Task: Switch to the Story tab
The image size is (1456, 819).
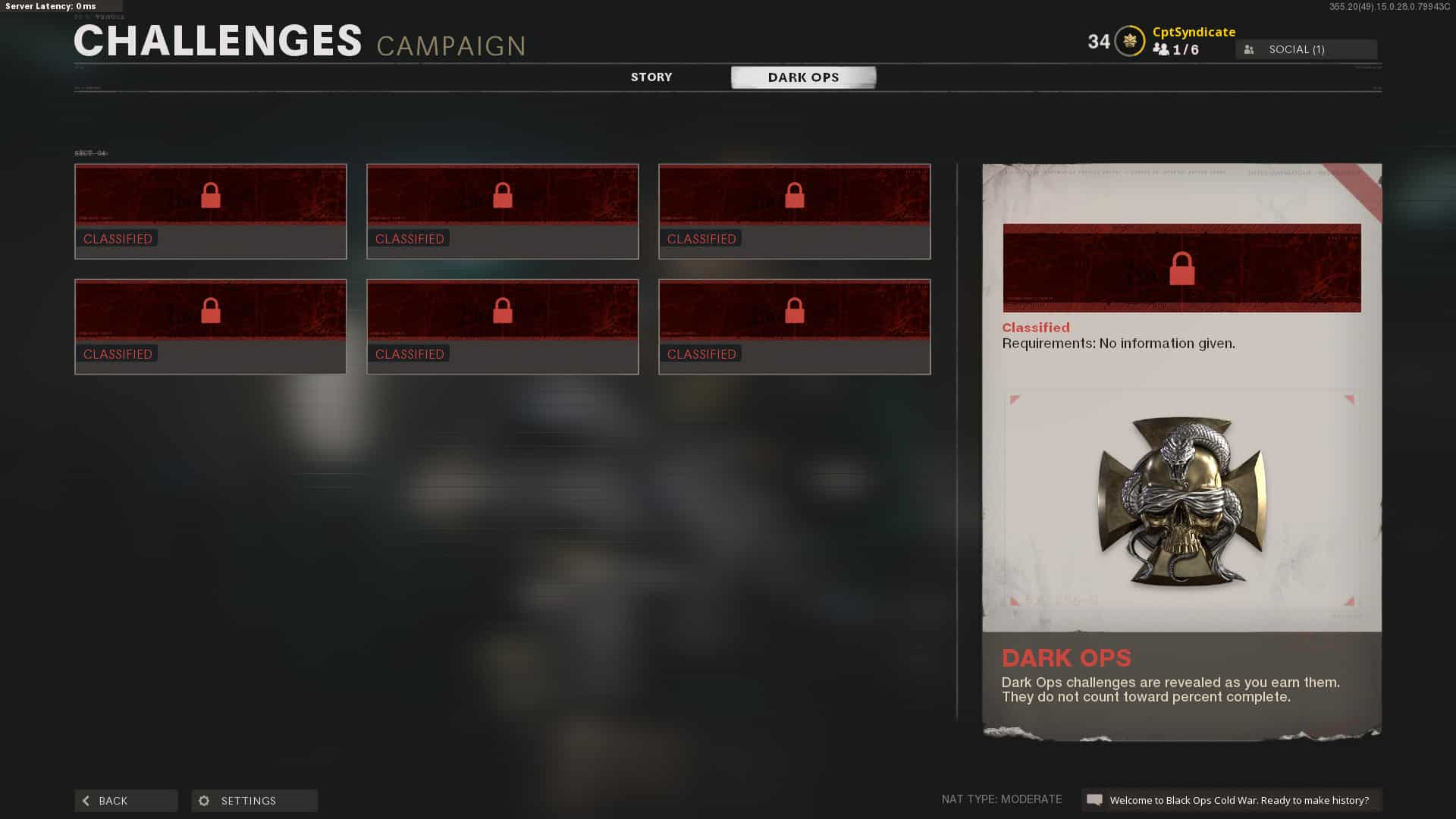Action: click(651, 77)
